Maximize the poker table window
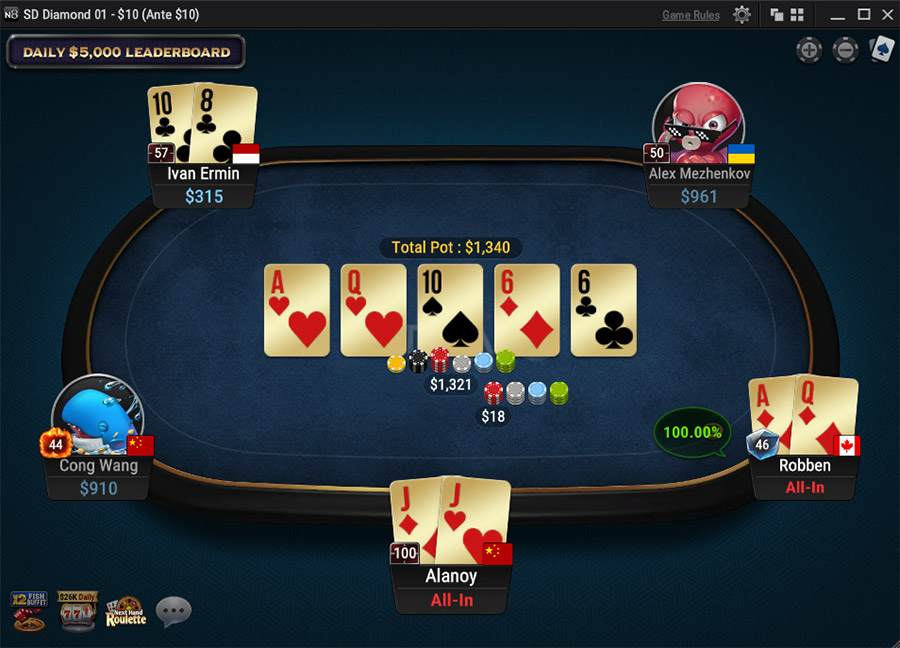900x648 pixels. click(x=863, y=15)
